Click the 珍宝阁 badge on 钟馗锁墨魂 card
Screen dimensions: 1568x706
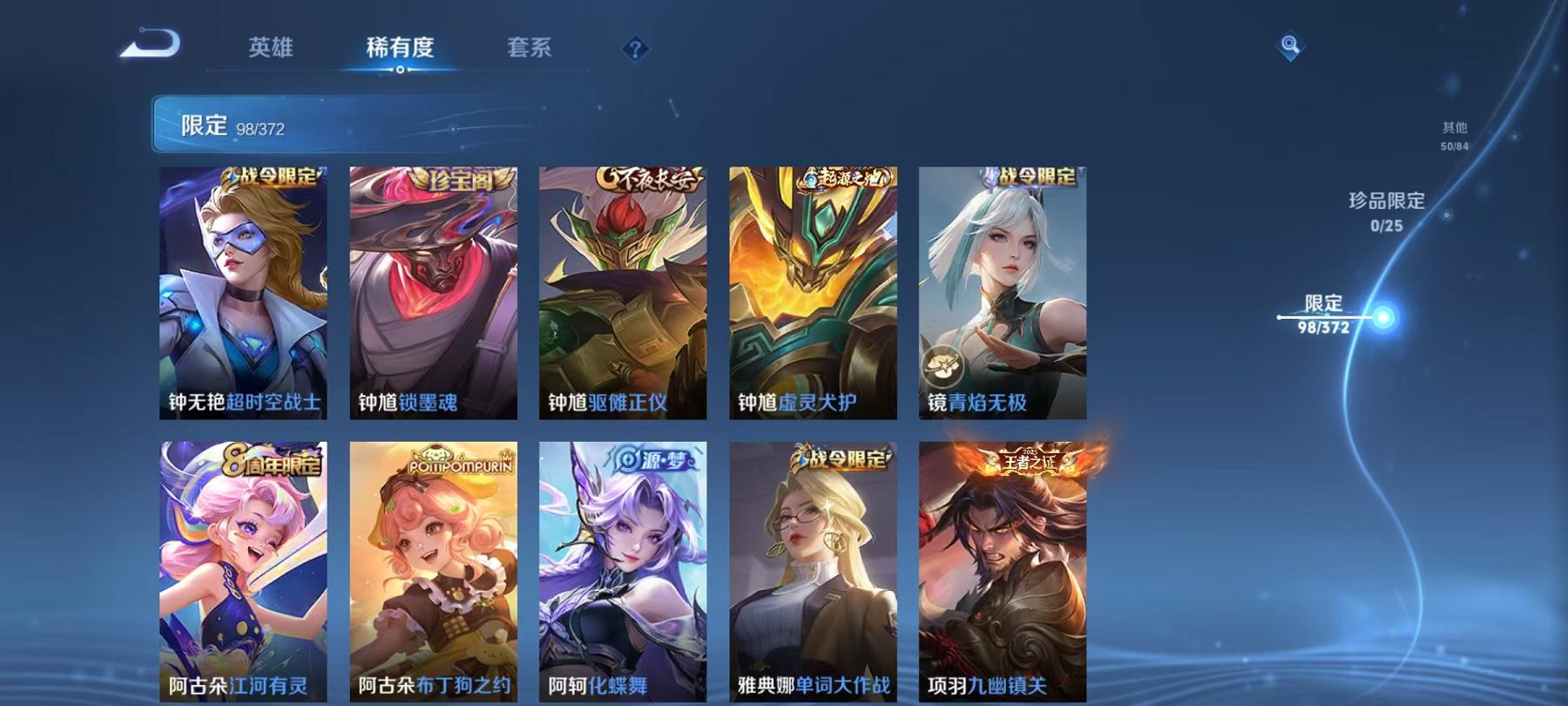point(458,177)
